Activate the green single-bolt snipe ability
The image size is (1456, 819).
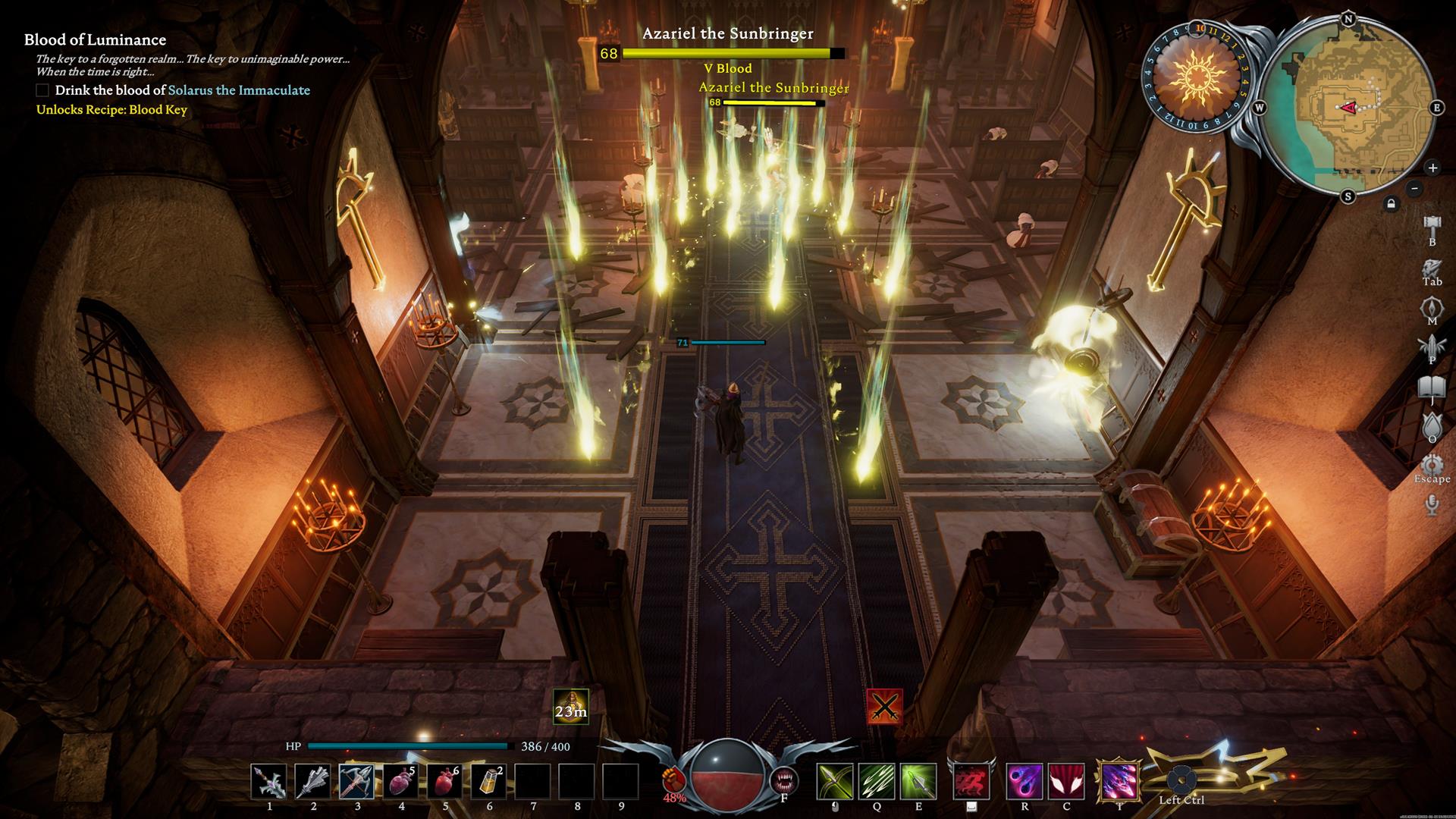[918, 782]
